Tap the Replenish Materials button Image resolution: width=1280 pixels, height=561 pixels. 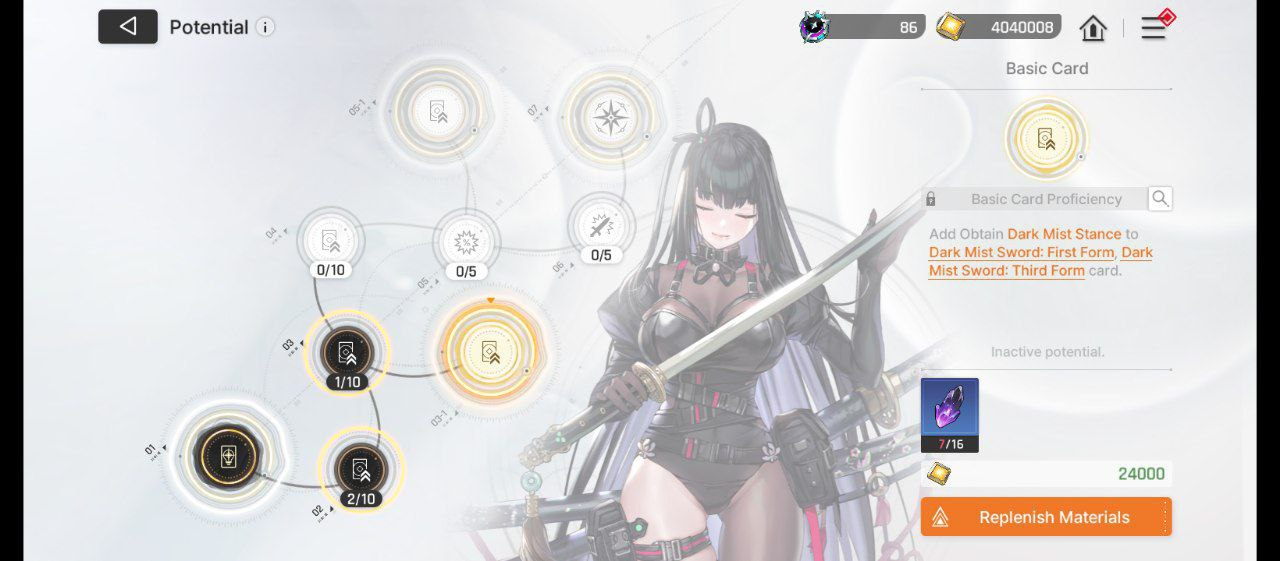click(x=1046, y=517)
